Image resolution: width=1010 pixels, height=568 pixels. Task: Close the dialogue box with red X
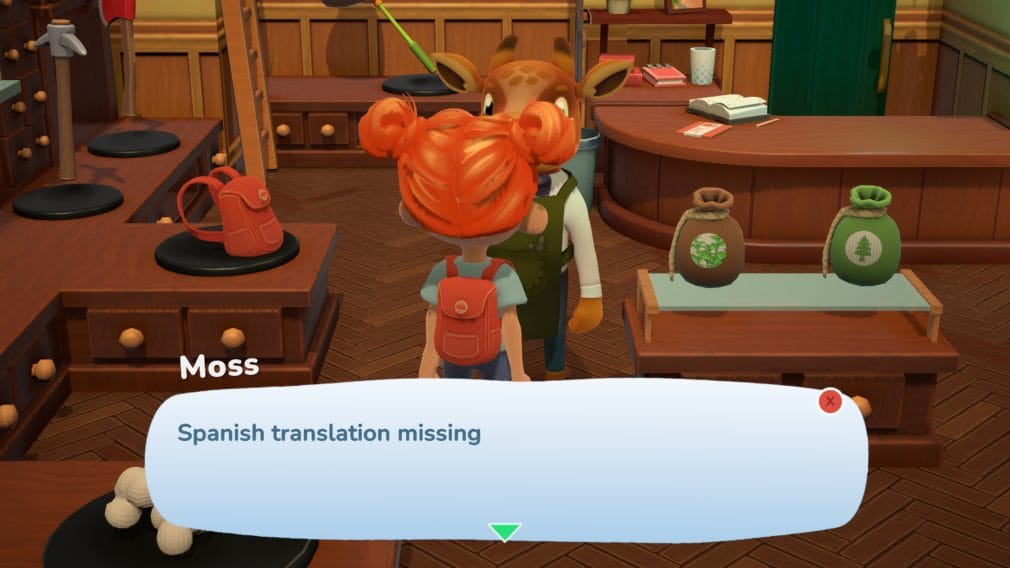830,402
